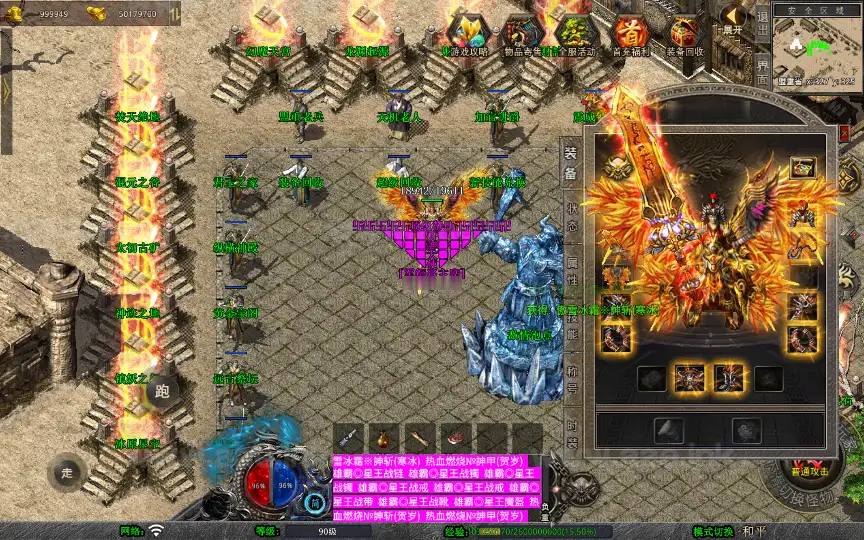The image size is (864, 540).
Task: Open the 全服活动 server events icon
Action: pyautogui.click(x=574, y=34)
